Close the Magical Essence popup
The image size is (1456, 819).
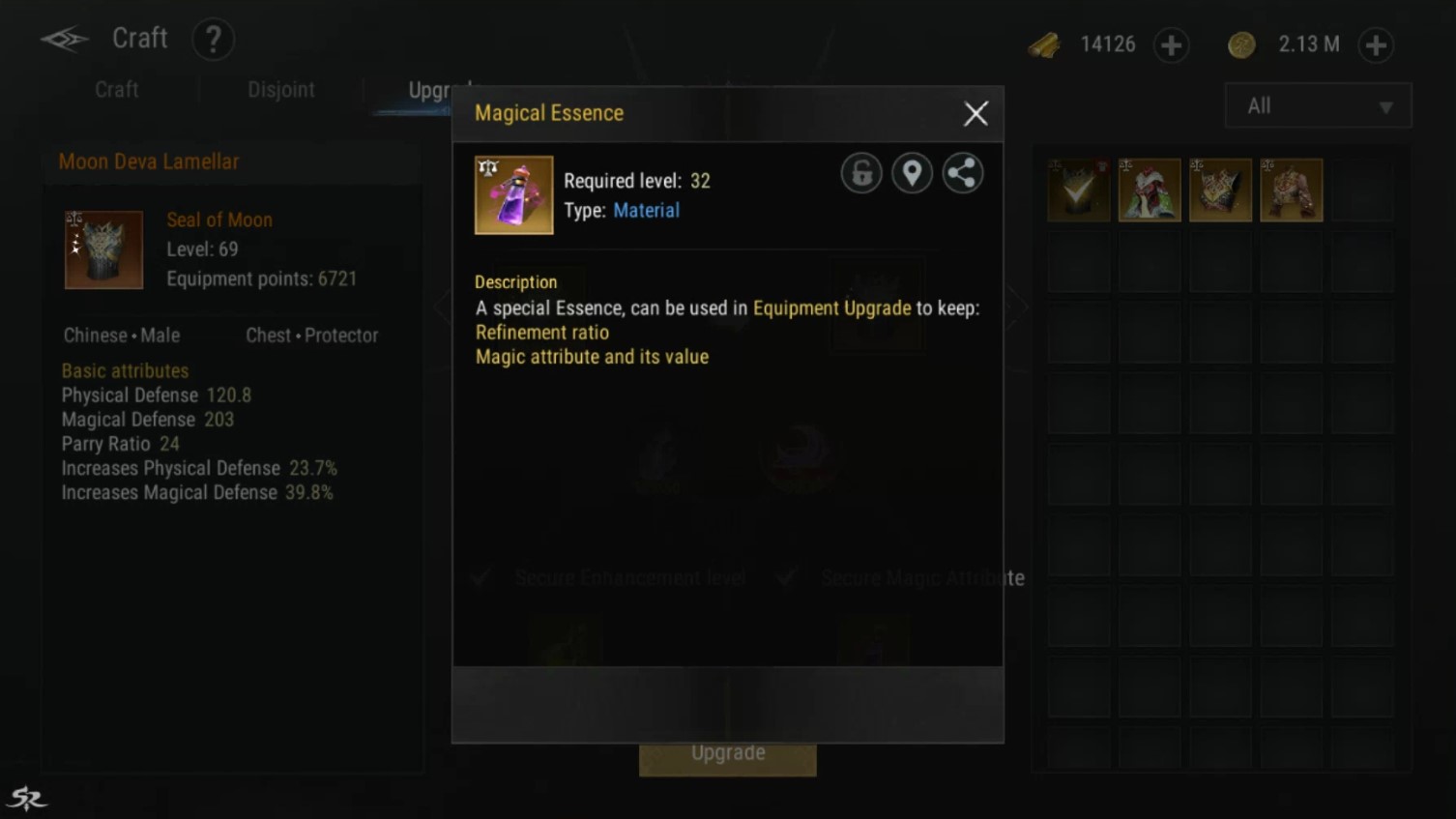[976, 114]
